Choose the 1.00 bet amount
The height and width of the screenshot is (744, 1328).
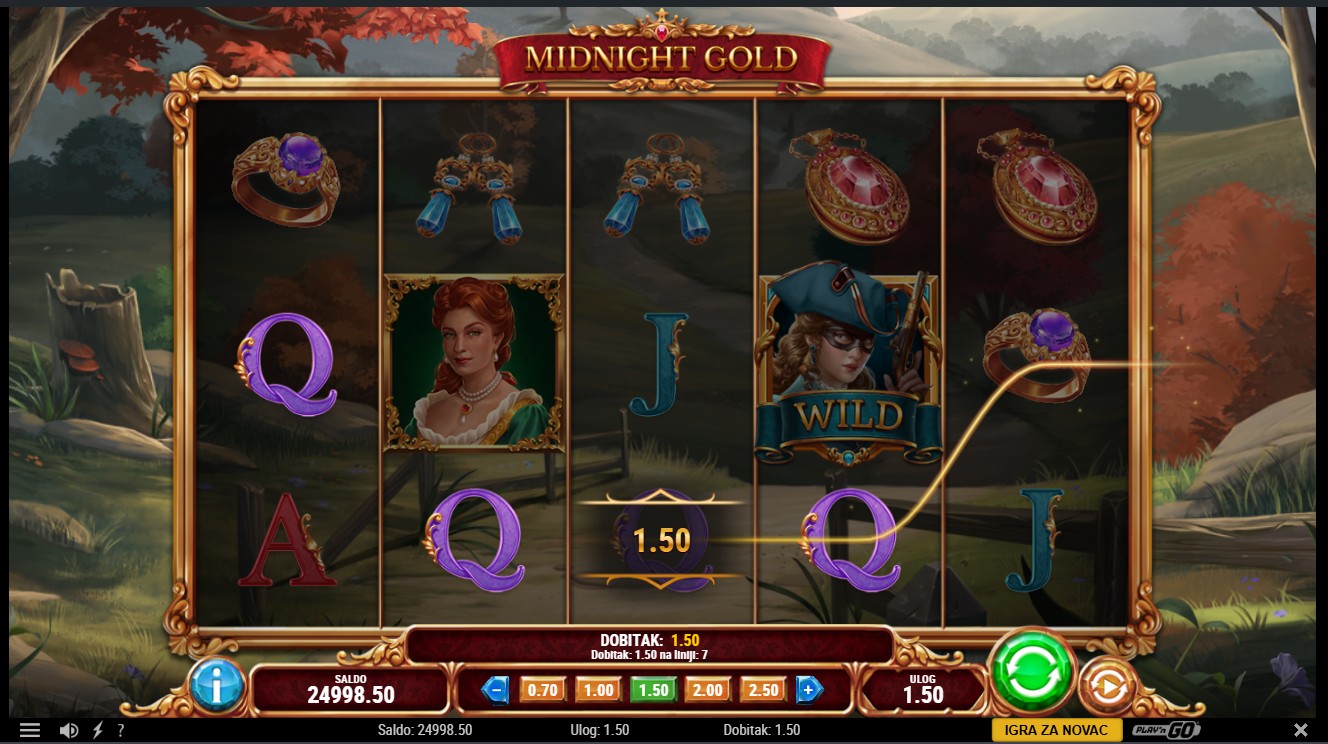[598, 689]
